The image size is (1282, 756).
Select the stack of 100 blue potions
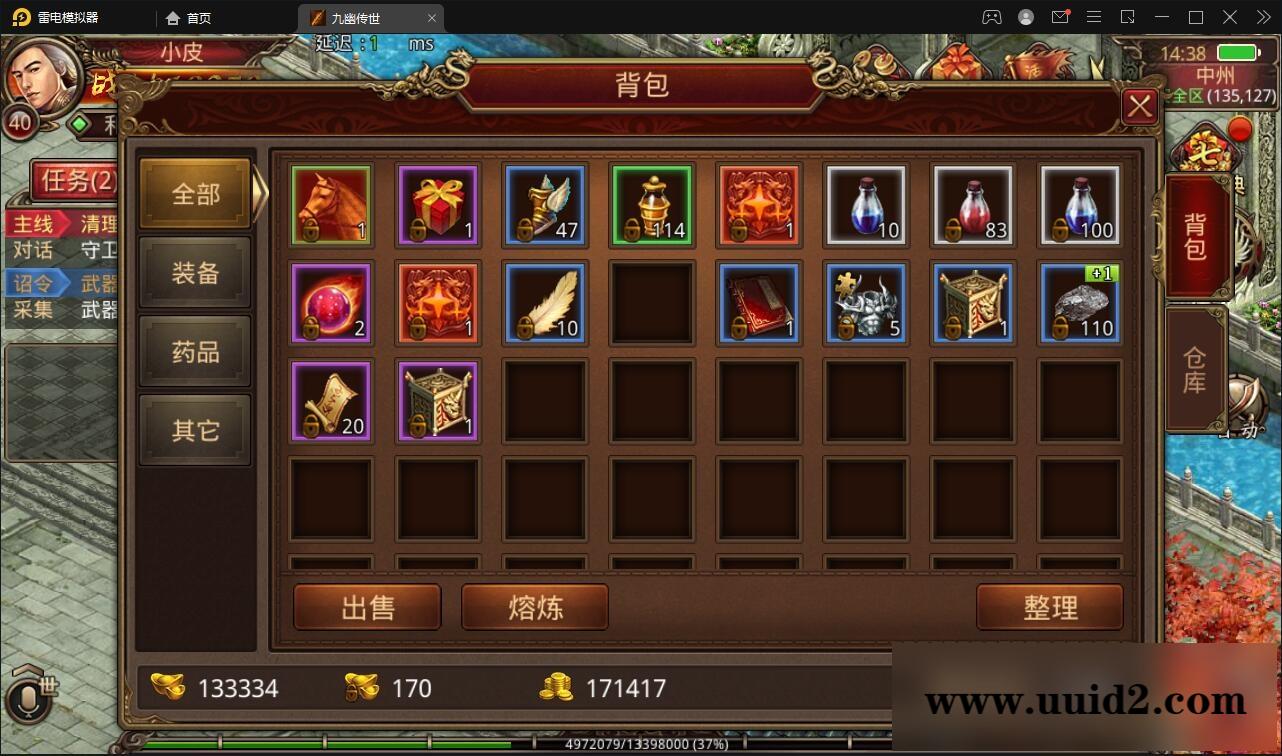point(1080,205)
